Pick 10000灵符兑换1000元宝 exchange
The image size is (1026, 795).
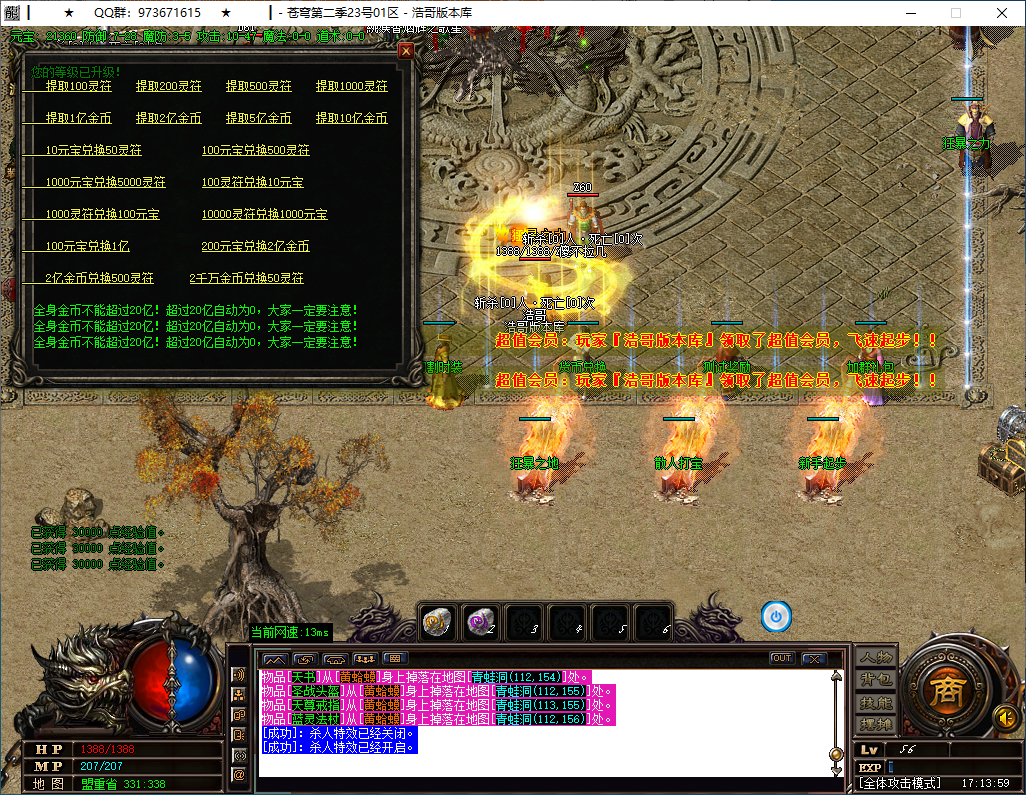pyautogui.click(x=265, y=214)
